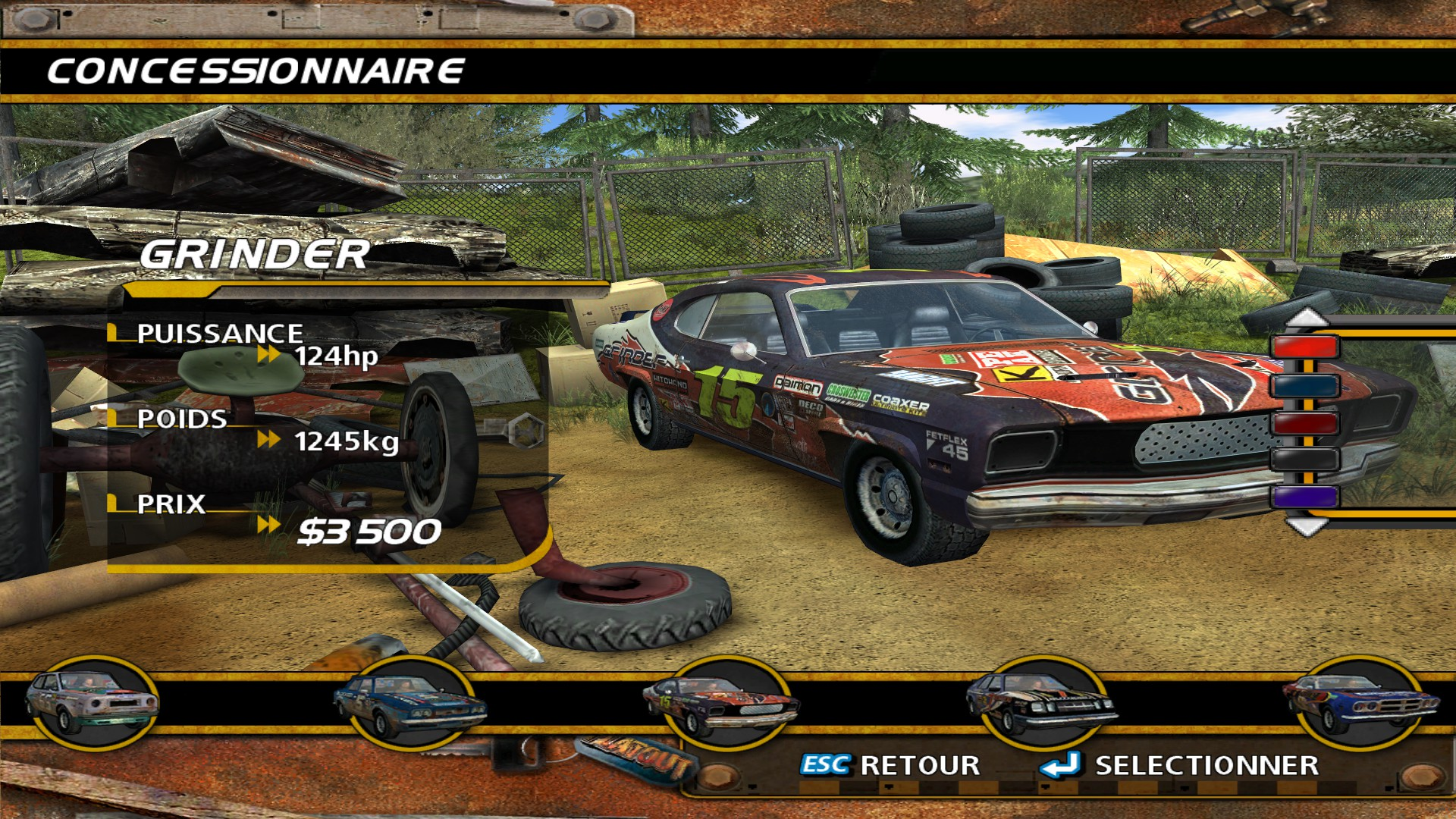Confirm car with SELECTIONNER button

[1180, 765]
